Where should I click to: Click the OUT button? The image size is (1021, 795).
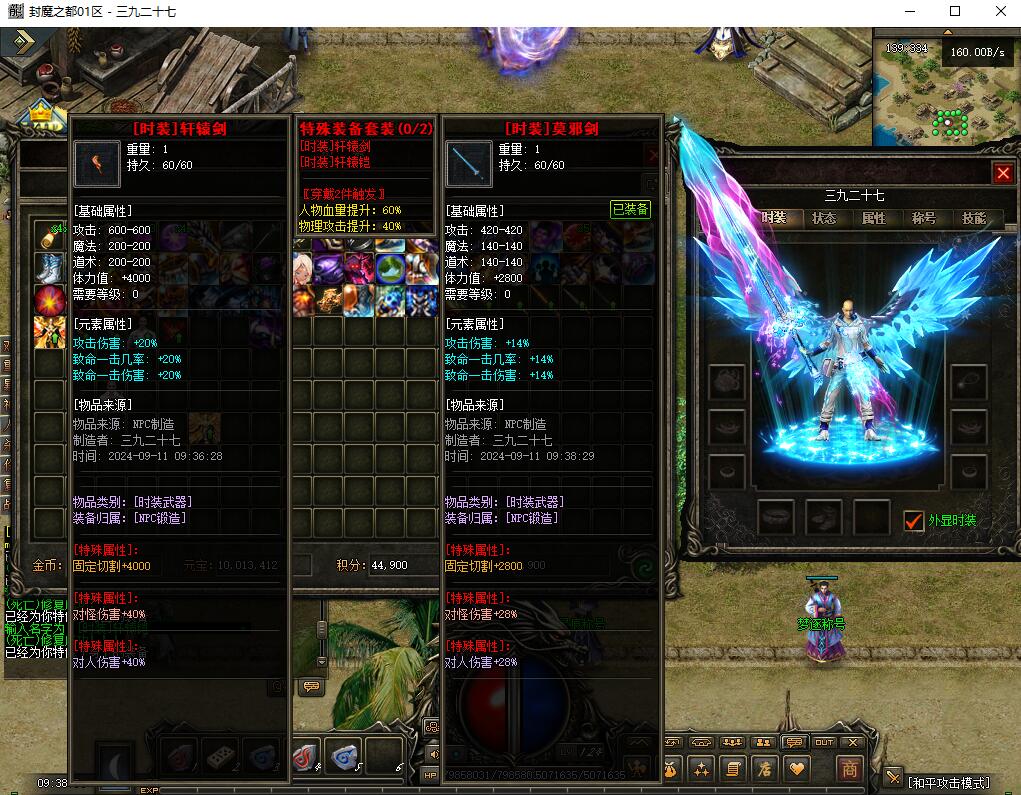pyautogui.click(x=824, y=743)
